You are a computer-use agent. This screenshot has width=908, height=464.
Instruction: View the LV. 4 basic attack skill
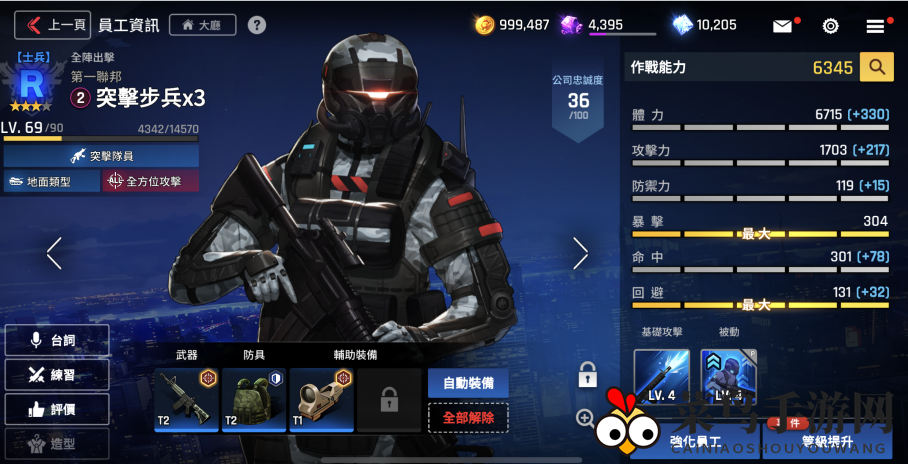[x=662, y=376]
